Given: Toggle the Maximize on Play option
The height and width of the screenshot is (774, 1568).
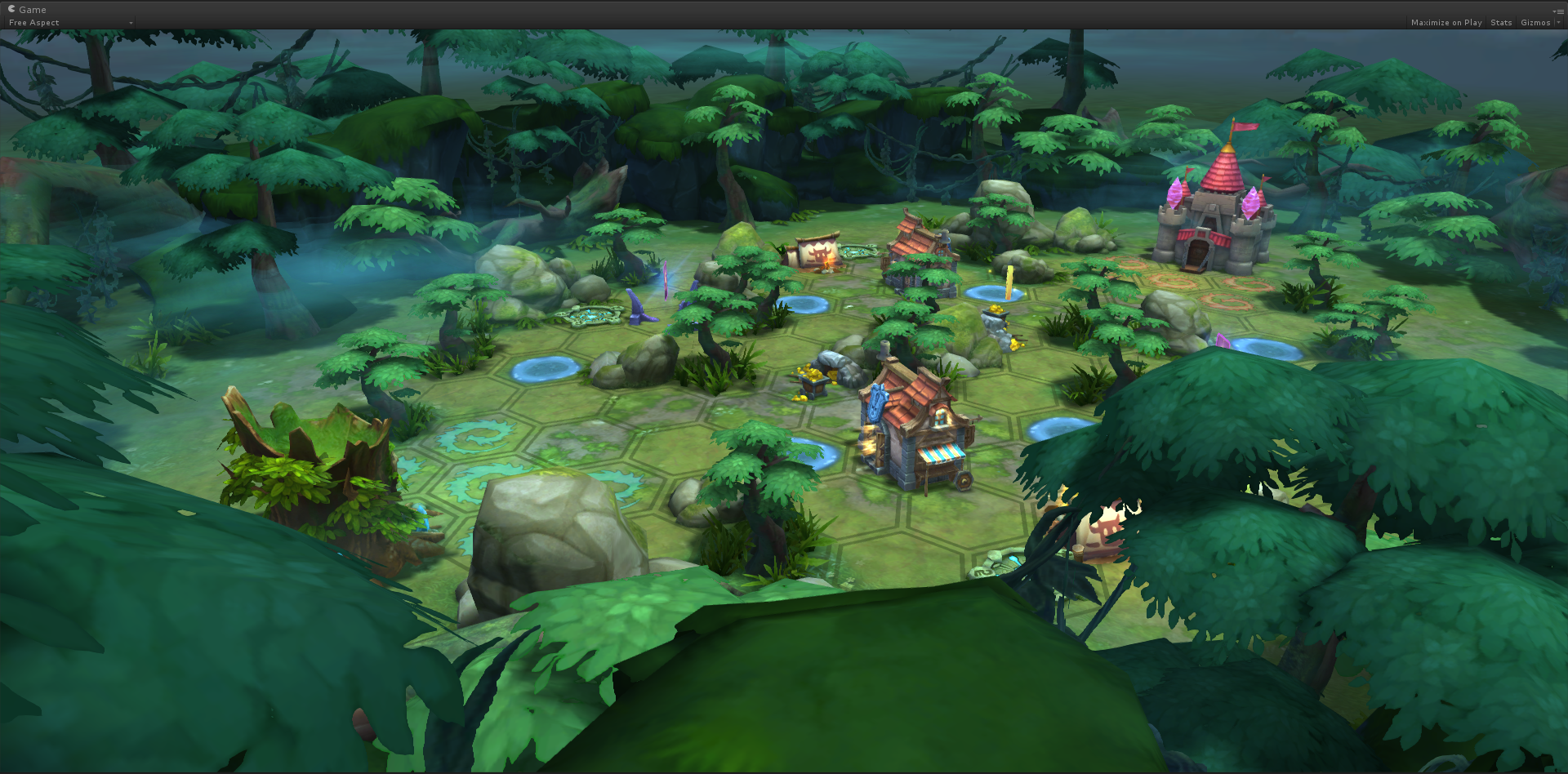Looking at the screenshot, I should pos(1445,23).
